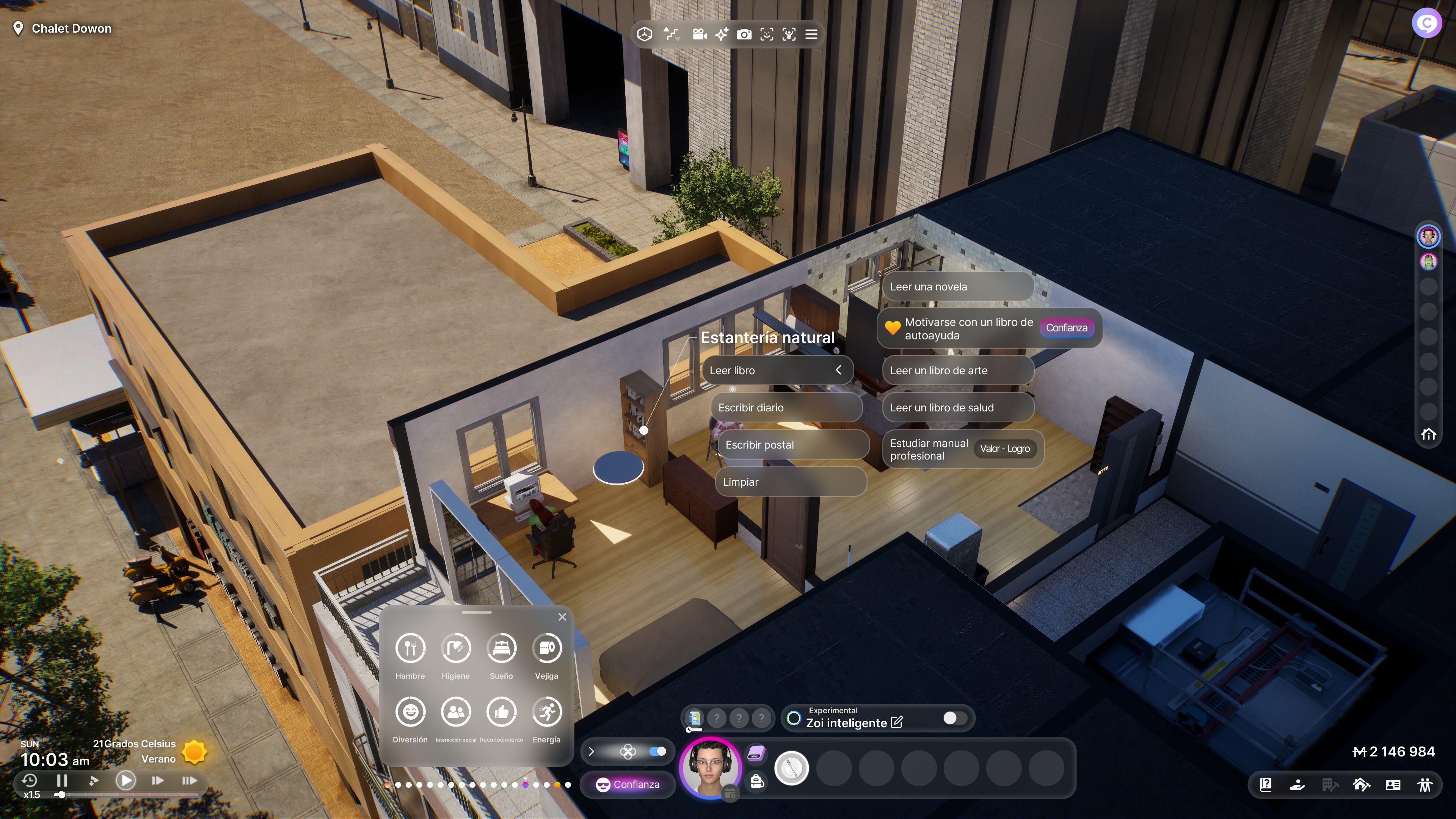
Task: Open the Hambre need icon
Action: (x=410, y=648)
